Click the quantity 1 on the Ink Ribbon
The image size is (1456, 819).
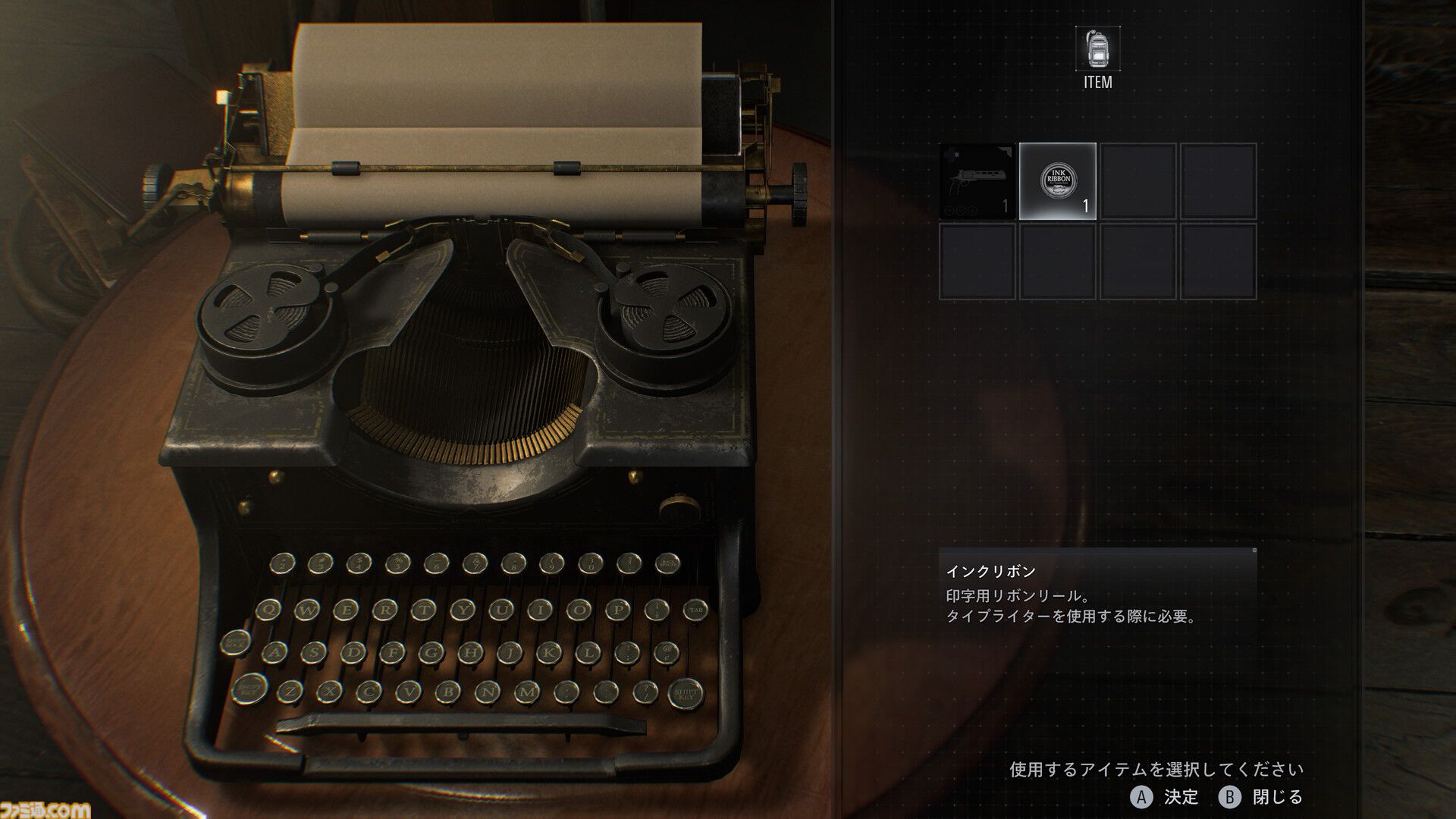(1084, 205)
